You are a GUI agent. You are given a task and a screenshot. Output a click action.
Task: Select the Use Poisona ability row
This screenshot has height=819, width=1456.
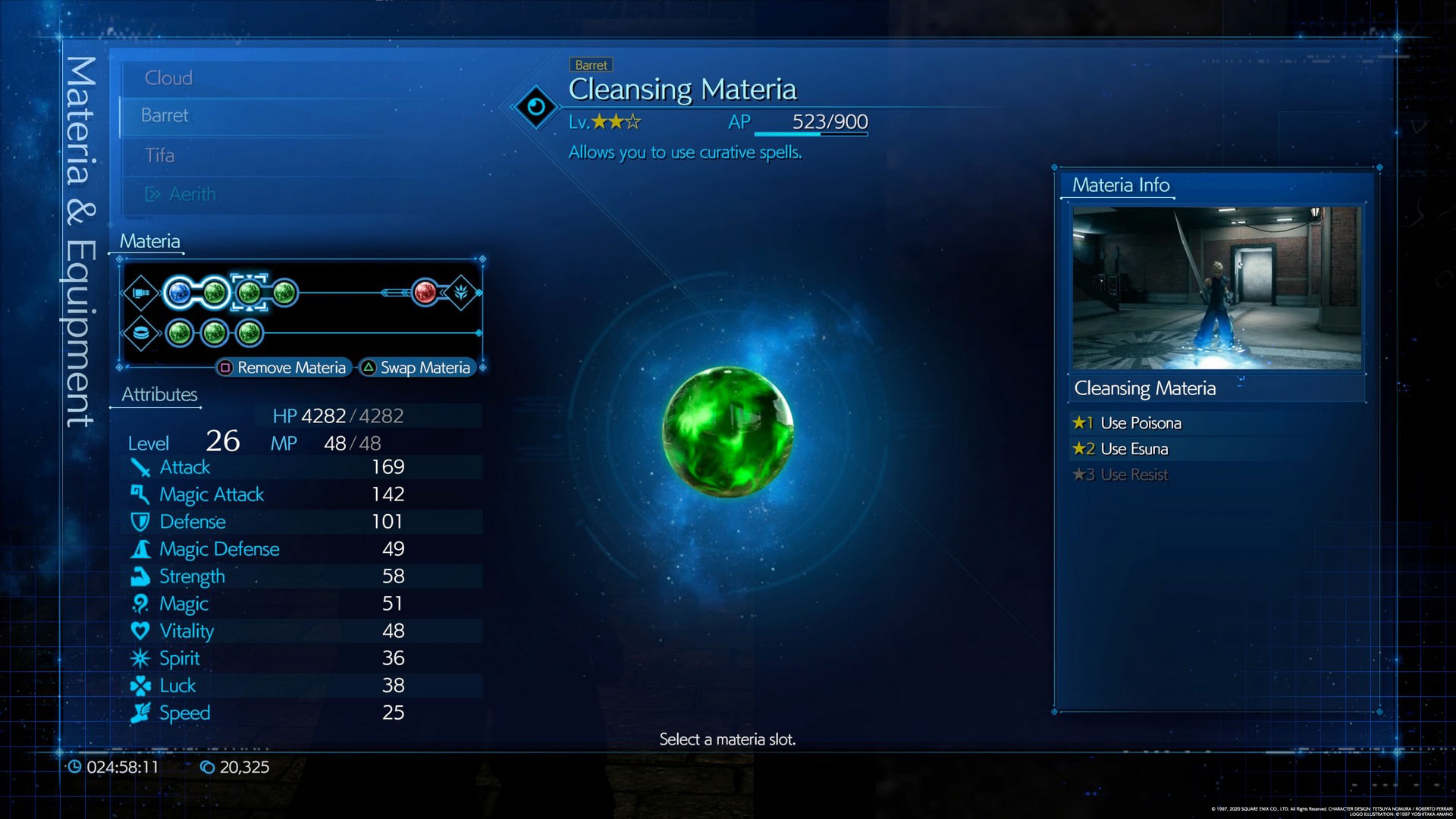coord(1141,423)
